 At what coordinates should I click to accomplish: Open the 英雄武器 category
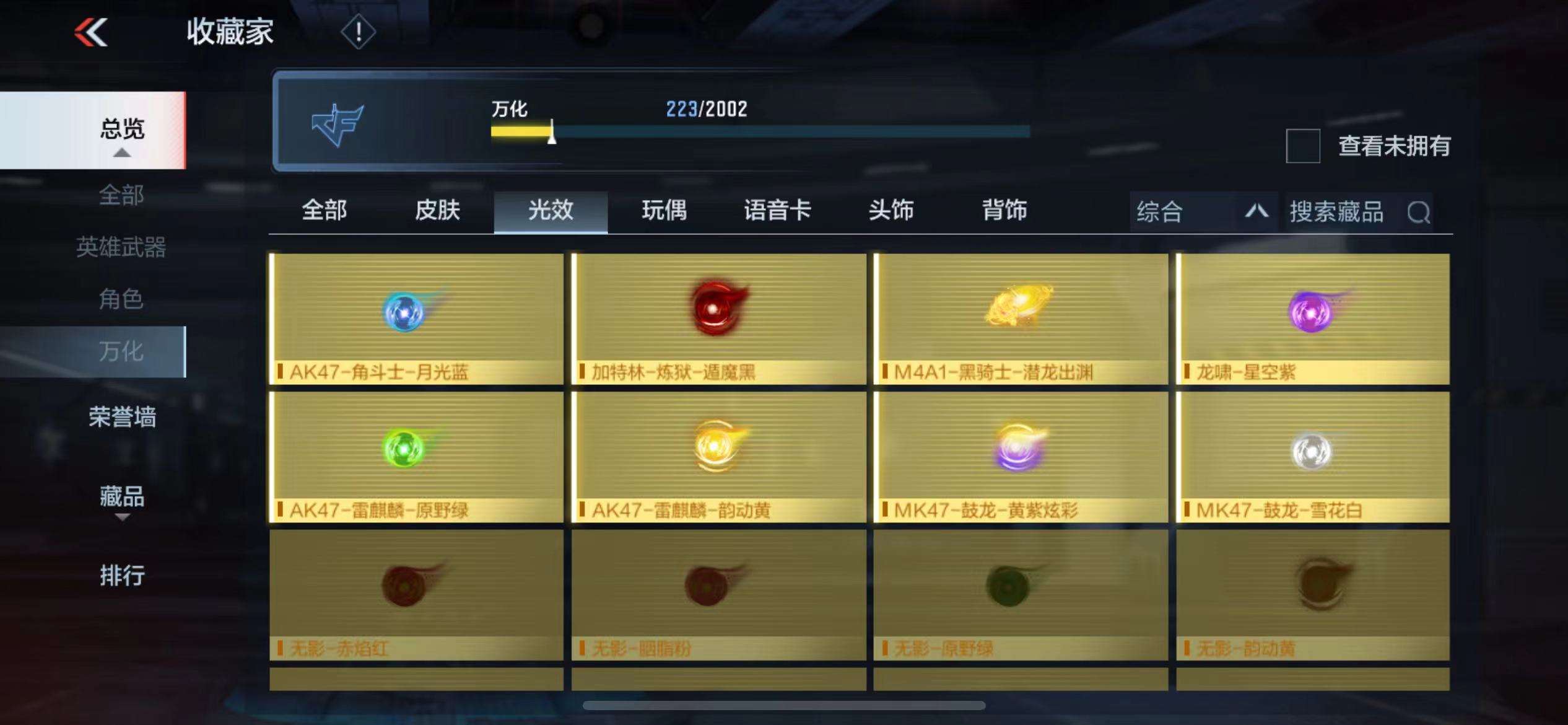coord(121,247)
